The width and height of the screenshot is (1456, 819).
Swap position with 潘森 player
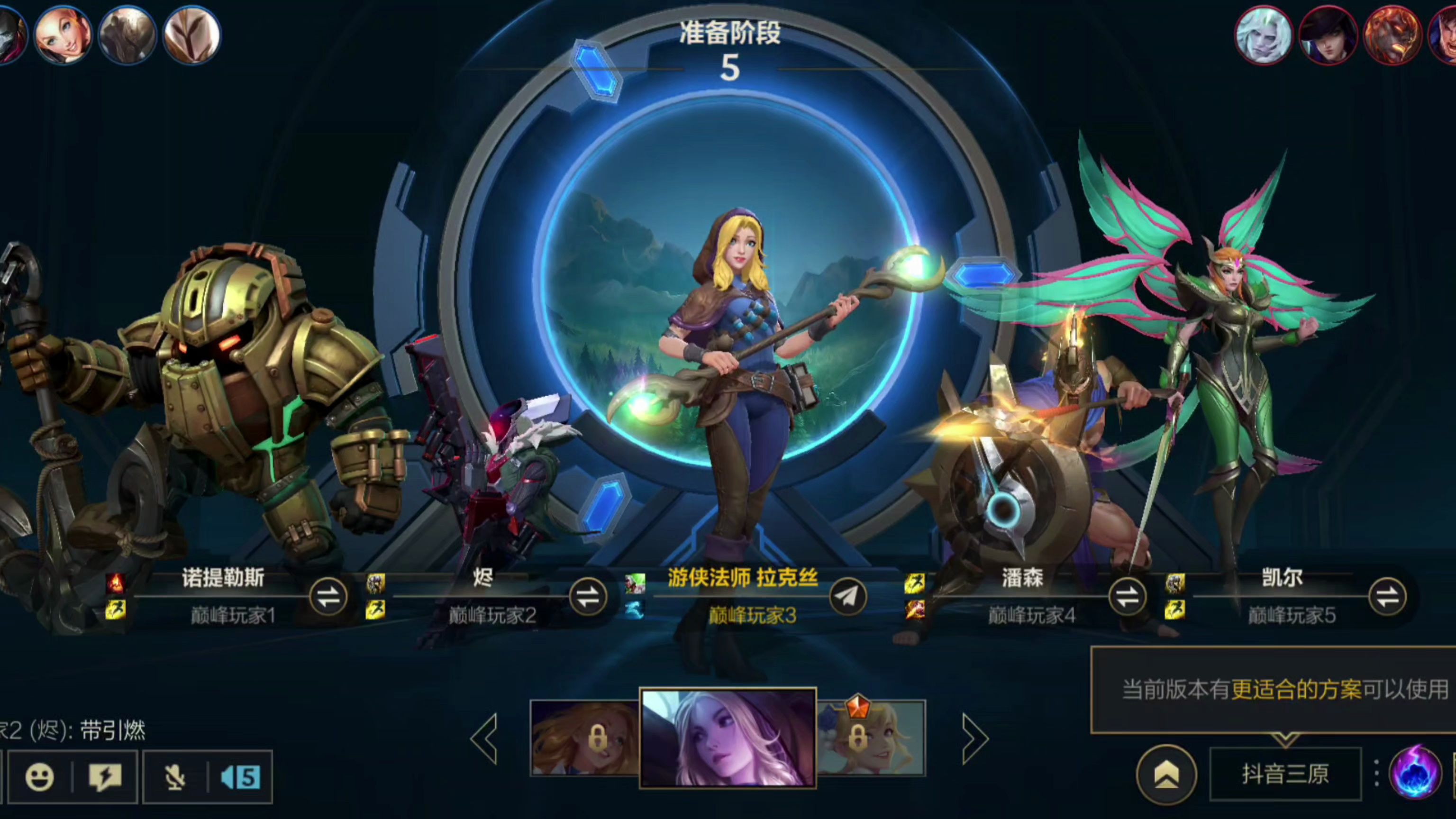pyautogui.click(x=1127, y=597)
